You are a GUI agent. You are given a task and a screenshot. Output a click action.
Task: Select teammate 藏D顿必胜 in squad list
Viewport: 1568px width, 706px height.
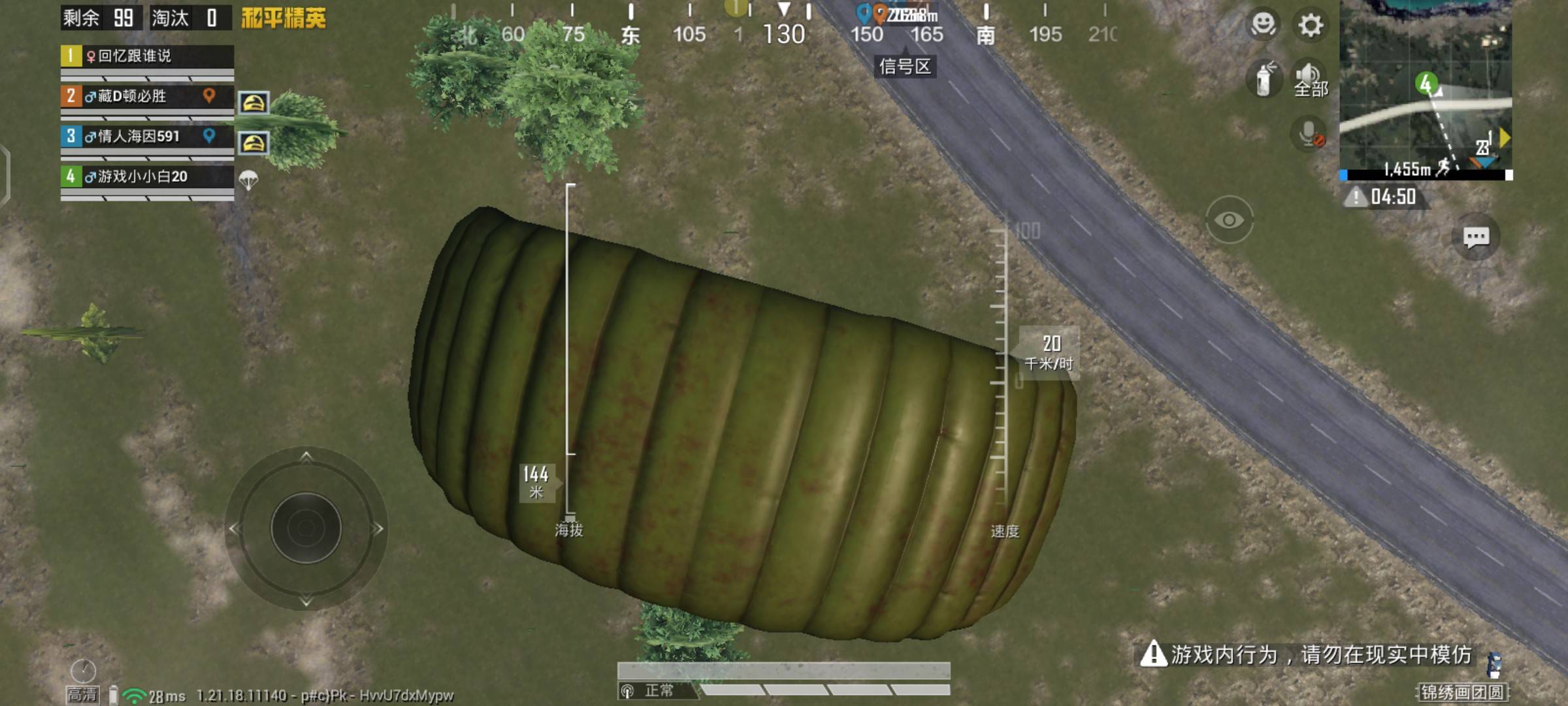(x=147, y=97)
